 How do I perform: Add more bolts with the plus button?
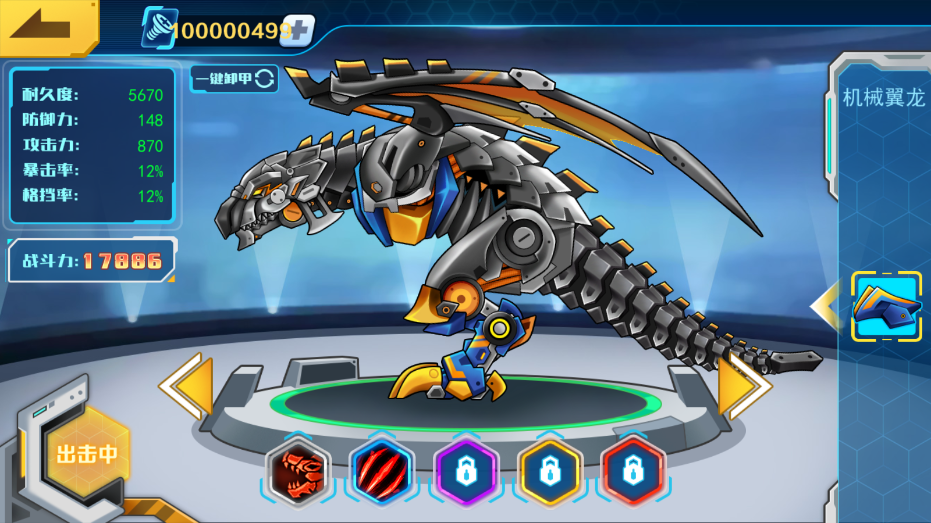297,30
